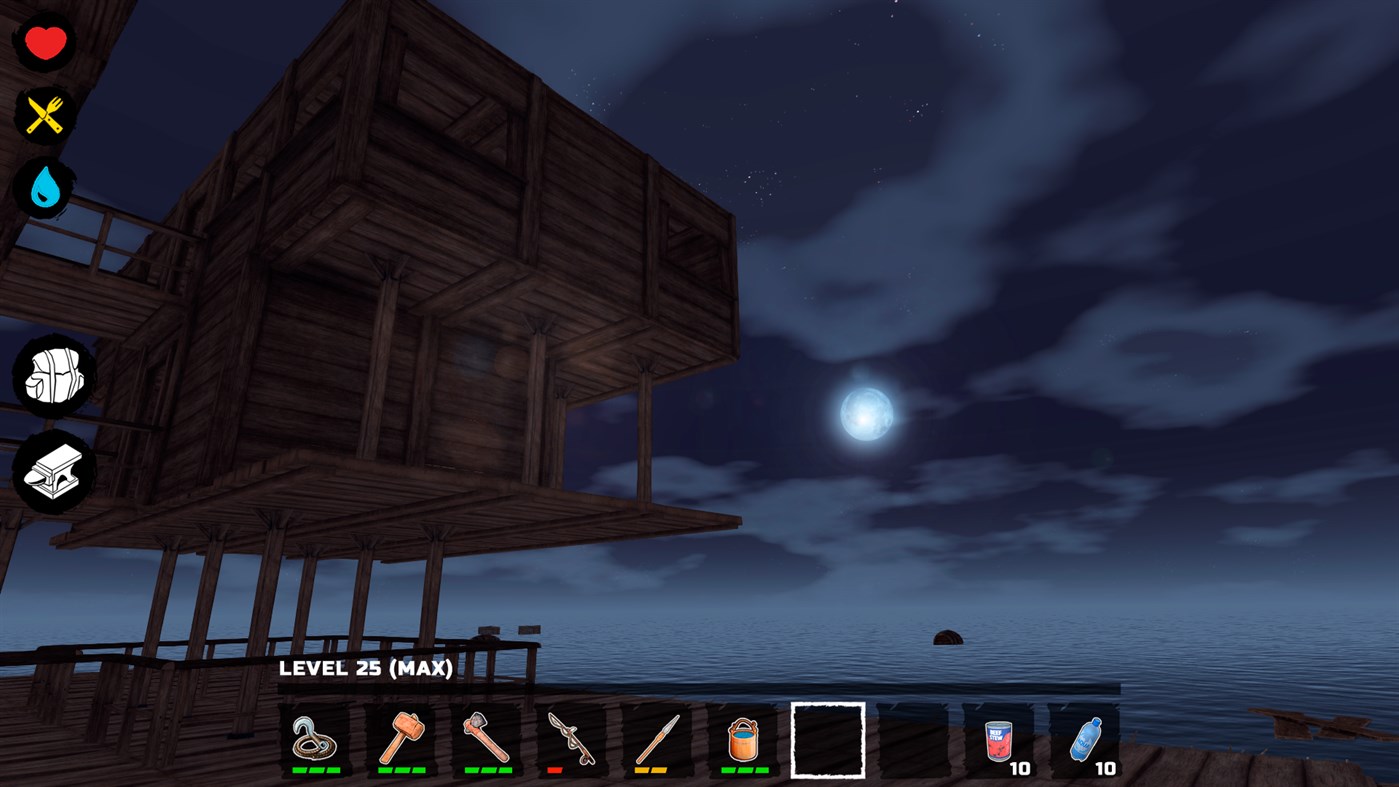This screenshot has height=787, width=1399.
Task: Click the fishing rod's red durability bar
Action: click(x=557, y=772)
